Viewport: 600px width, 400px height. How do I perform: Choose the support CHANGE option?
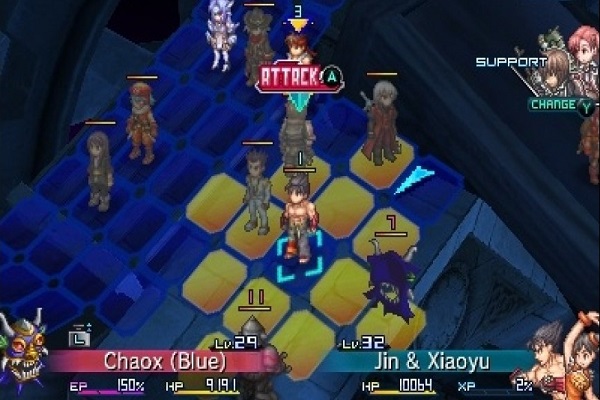553,104
